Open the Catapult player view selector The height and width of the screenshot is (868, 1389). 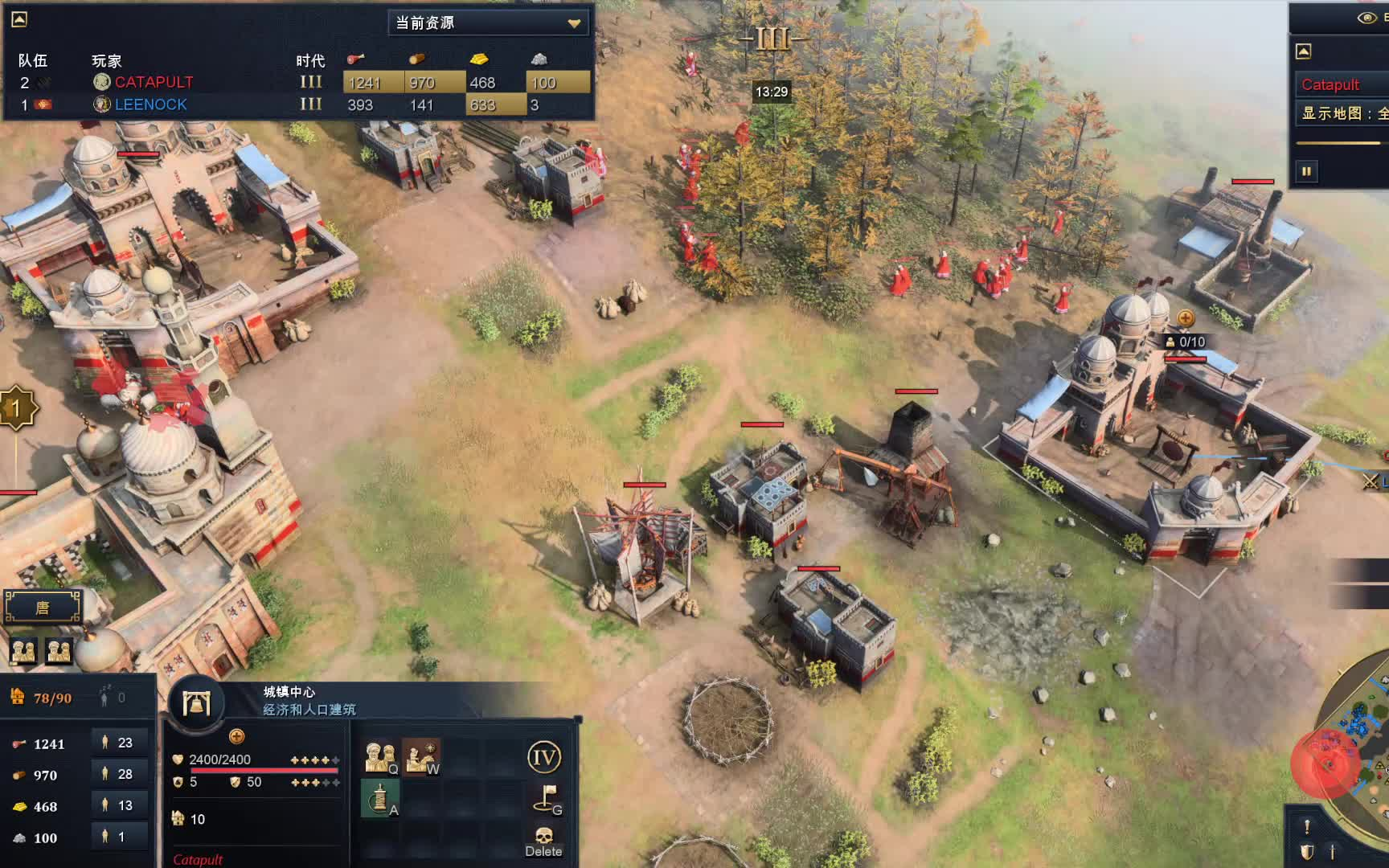(x=1341, y=84)
